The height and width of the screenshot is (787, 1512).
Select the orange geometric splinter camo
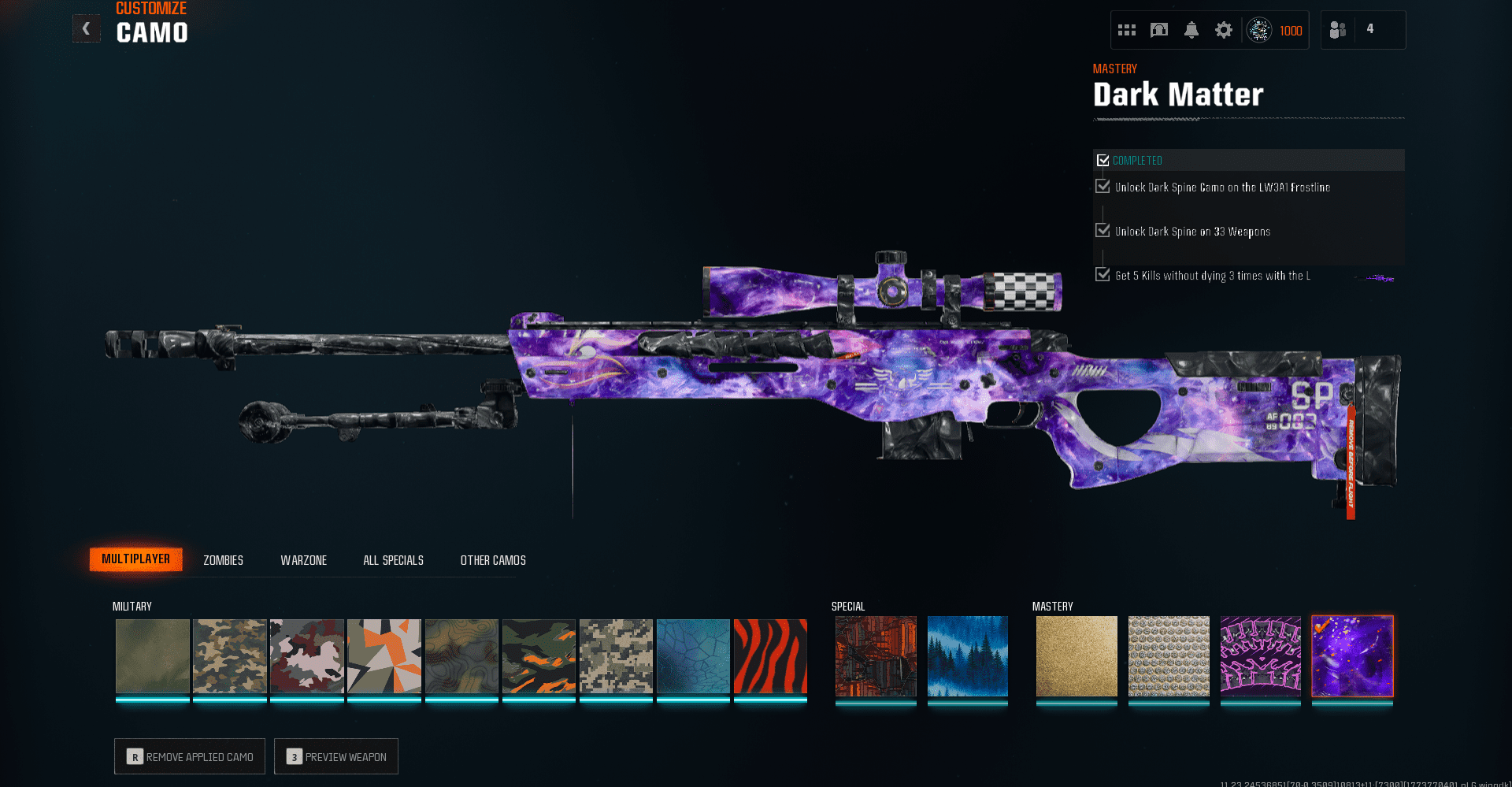coord(384,656)
